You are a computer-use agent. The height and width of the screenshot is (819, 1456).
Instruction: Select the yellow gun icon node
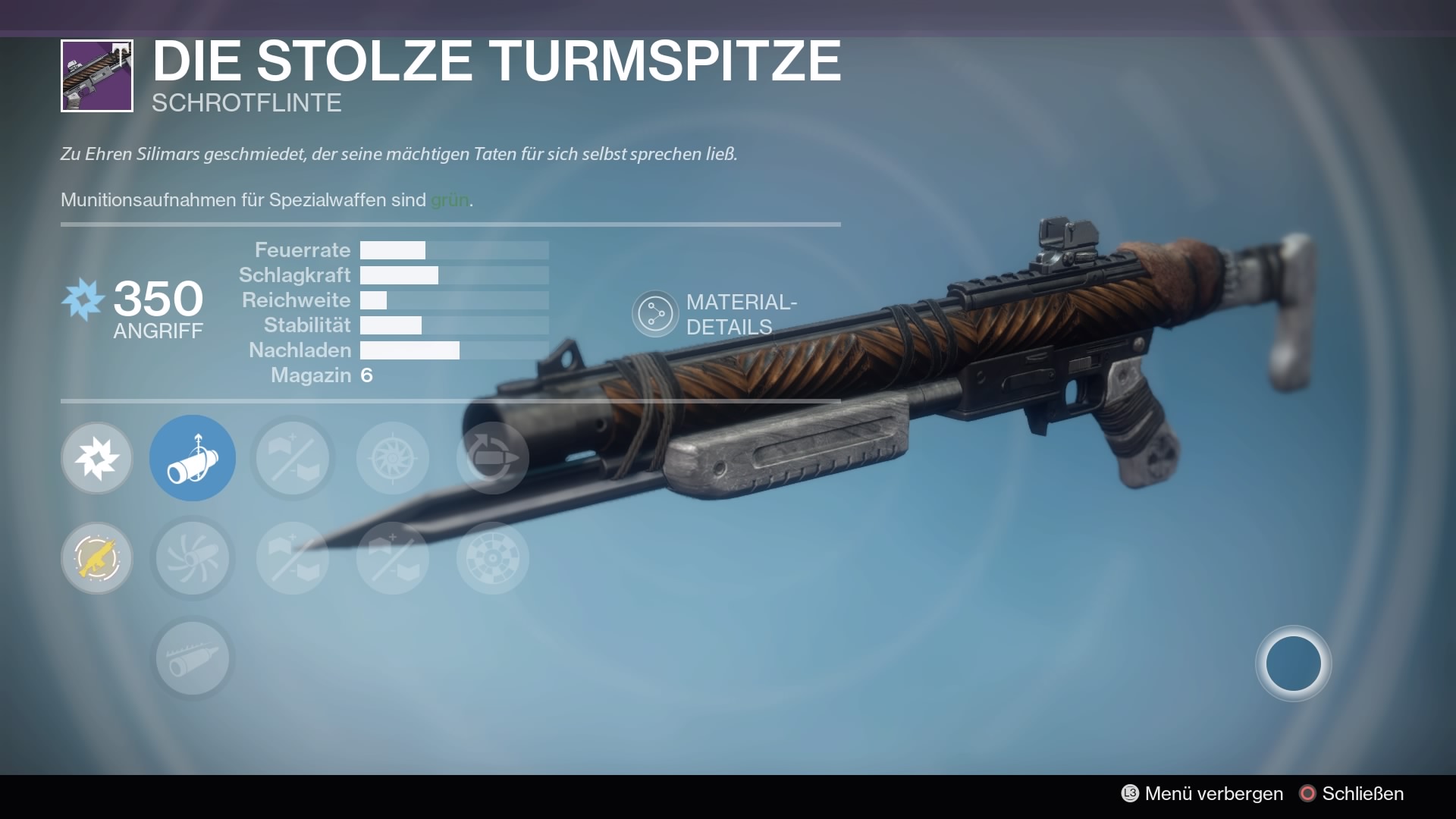pyautogui.click(x=97, y=558)
